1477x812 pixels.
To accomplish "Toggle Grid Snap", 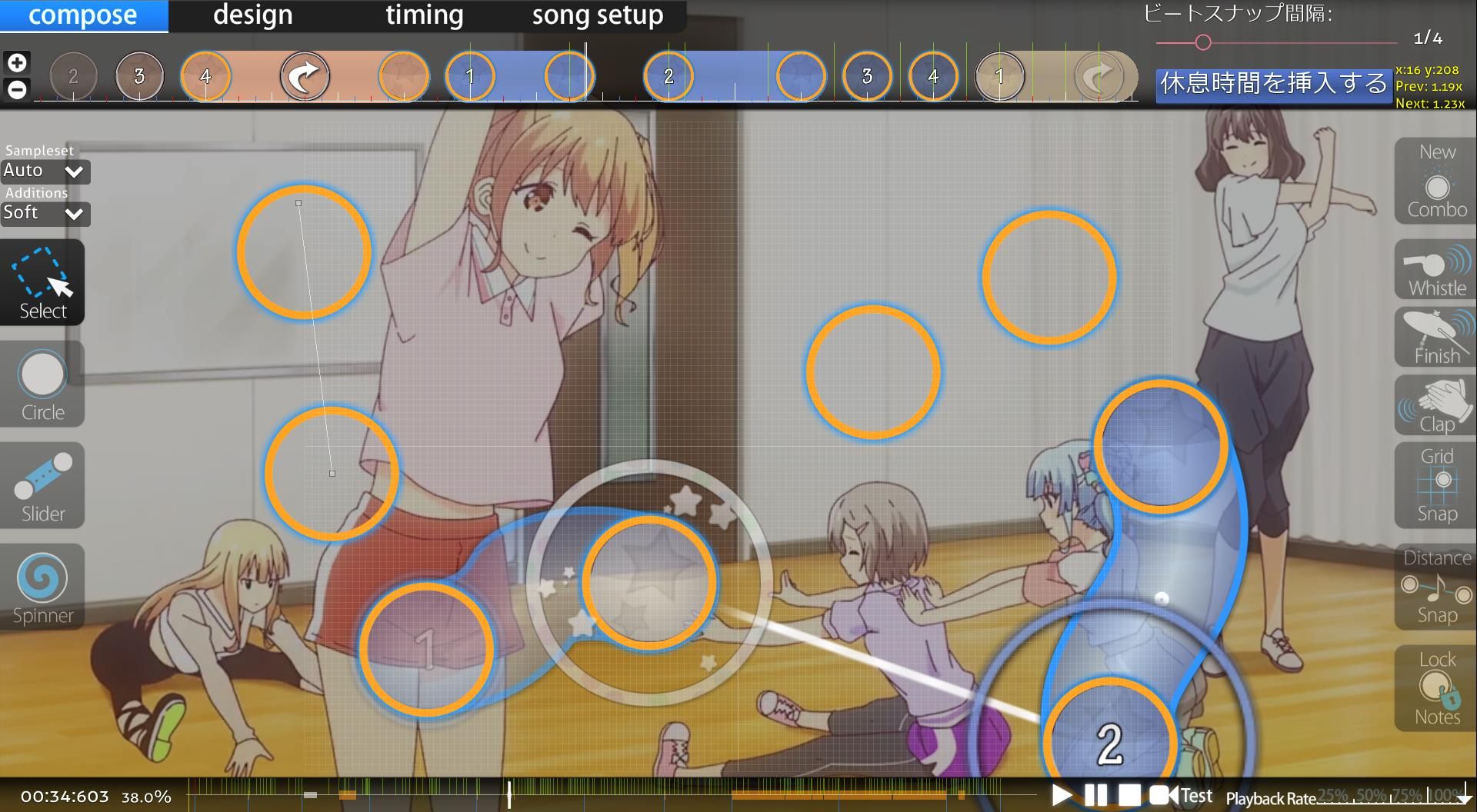I will point(1436,485).
